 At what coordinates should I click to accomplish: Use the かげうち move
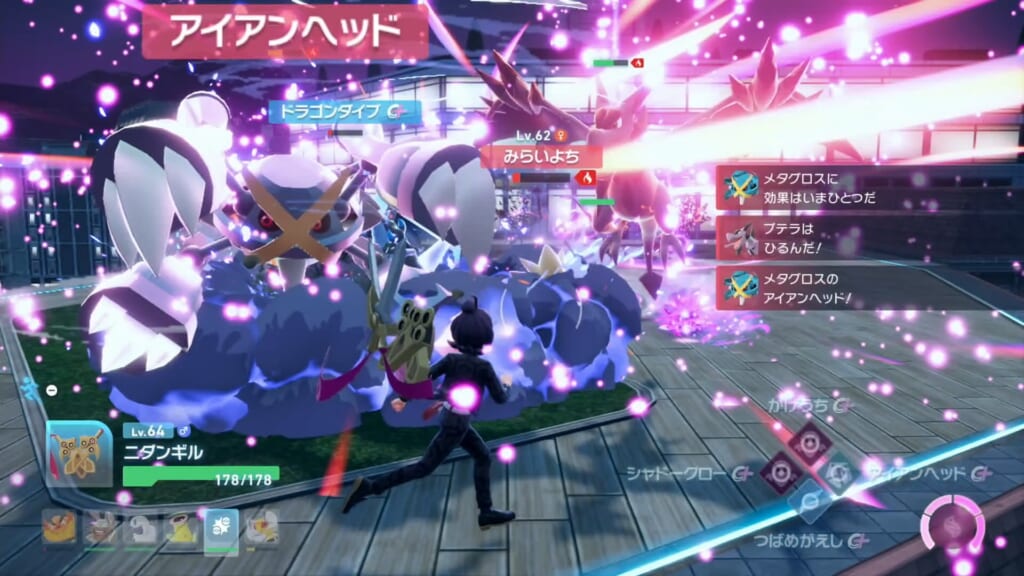click(808, 441)
